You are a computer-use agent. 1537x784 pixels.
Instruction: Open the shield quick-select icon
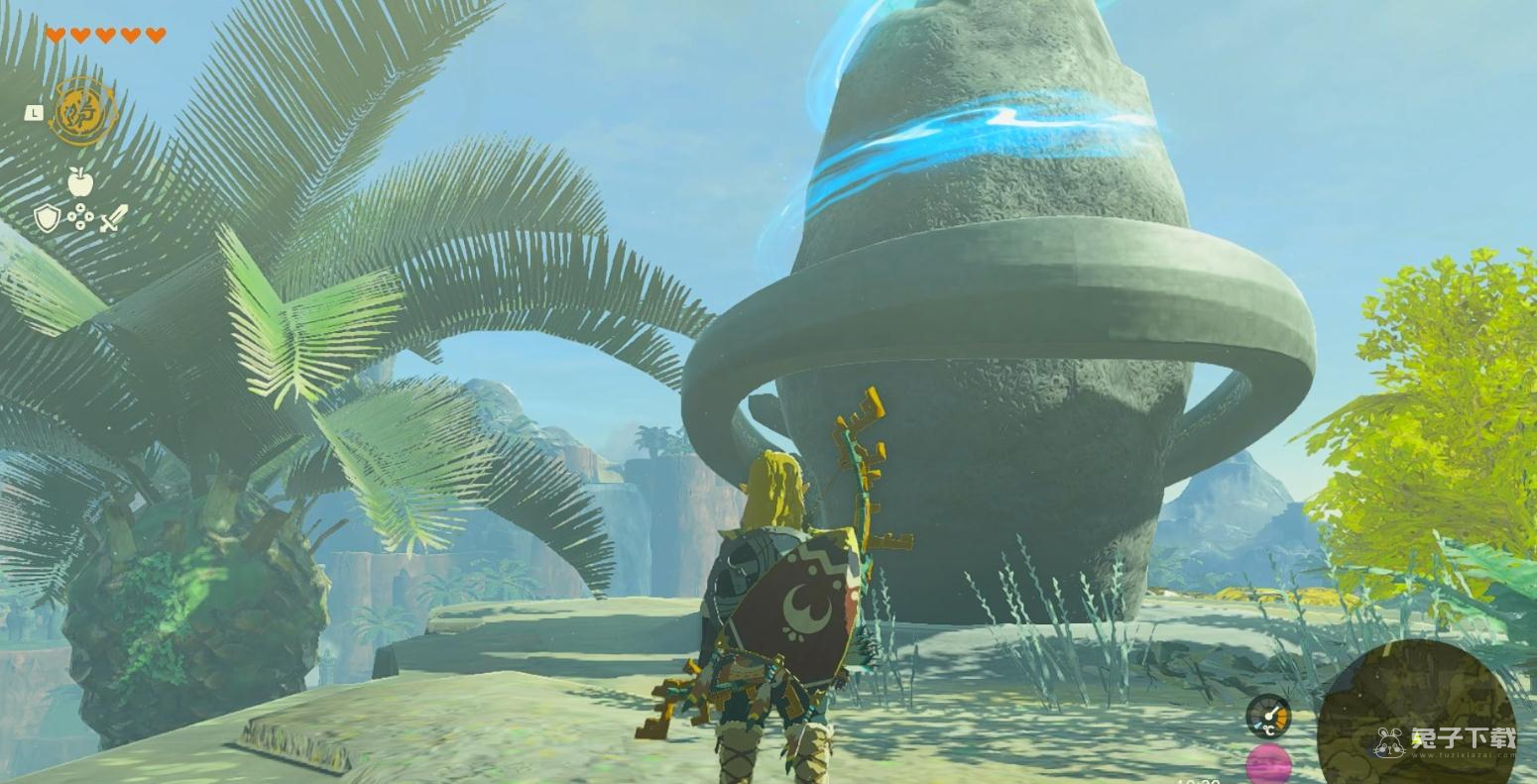tap(47, 217)
